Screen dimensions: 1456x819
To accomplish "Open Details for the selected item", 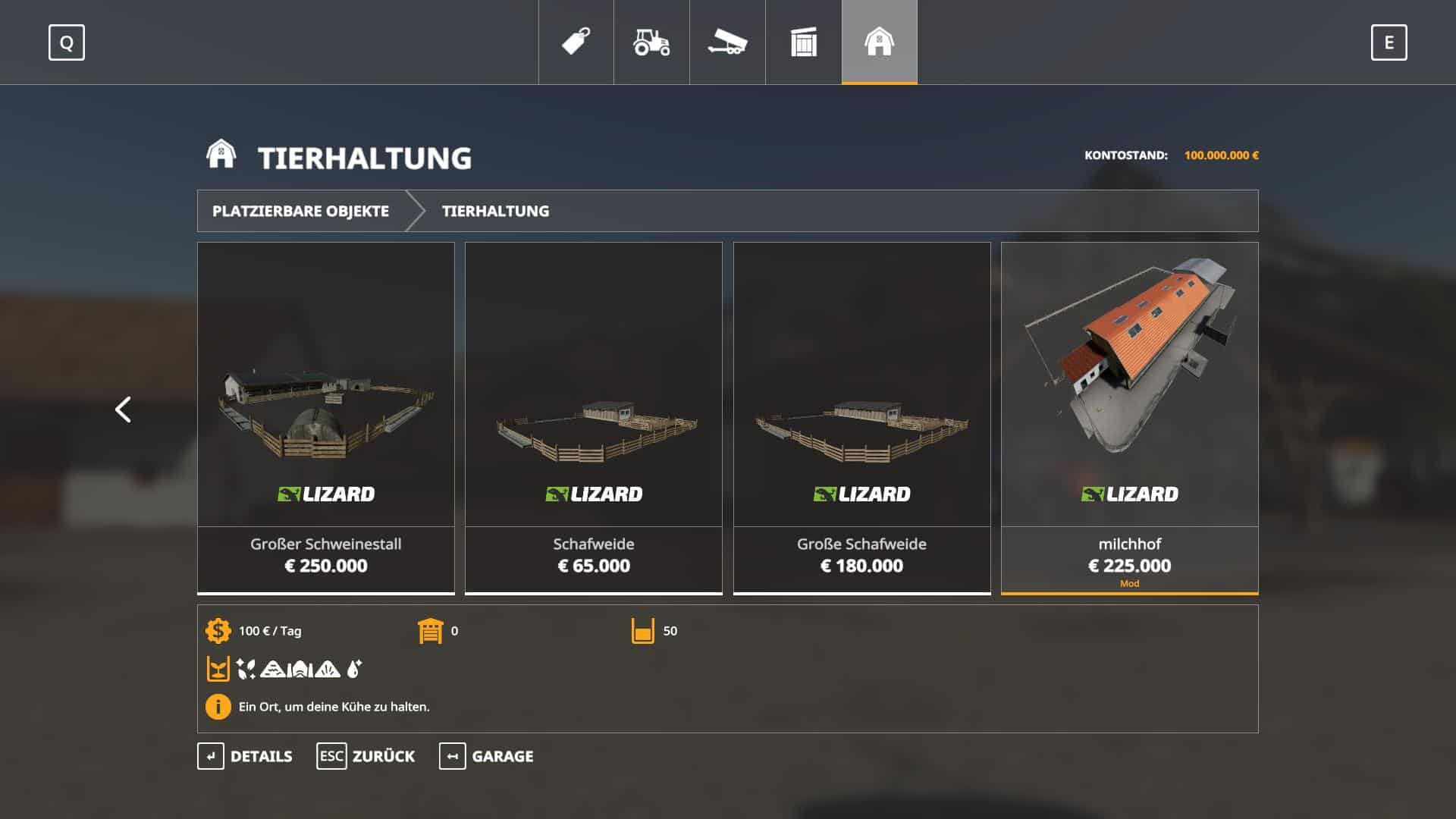I will tap(245, 756).
